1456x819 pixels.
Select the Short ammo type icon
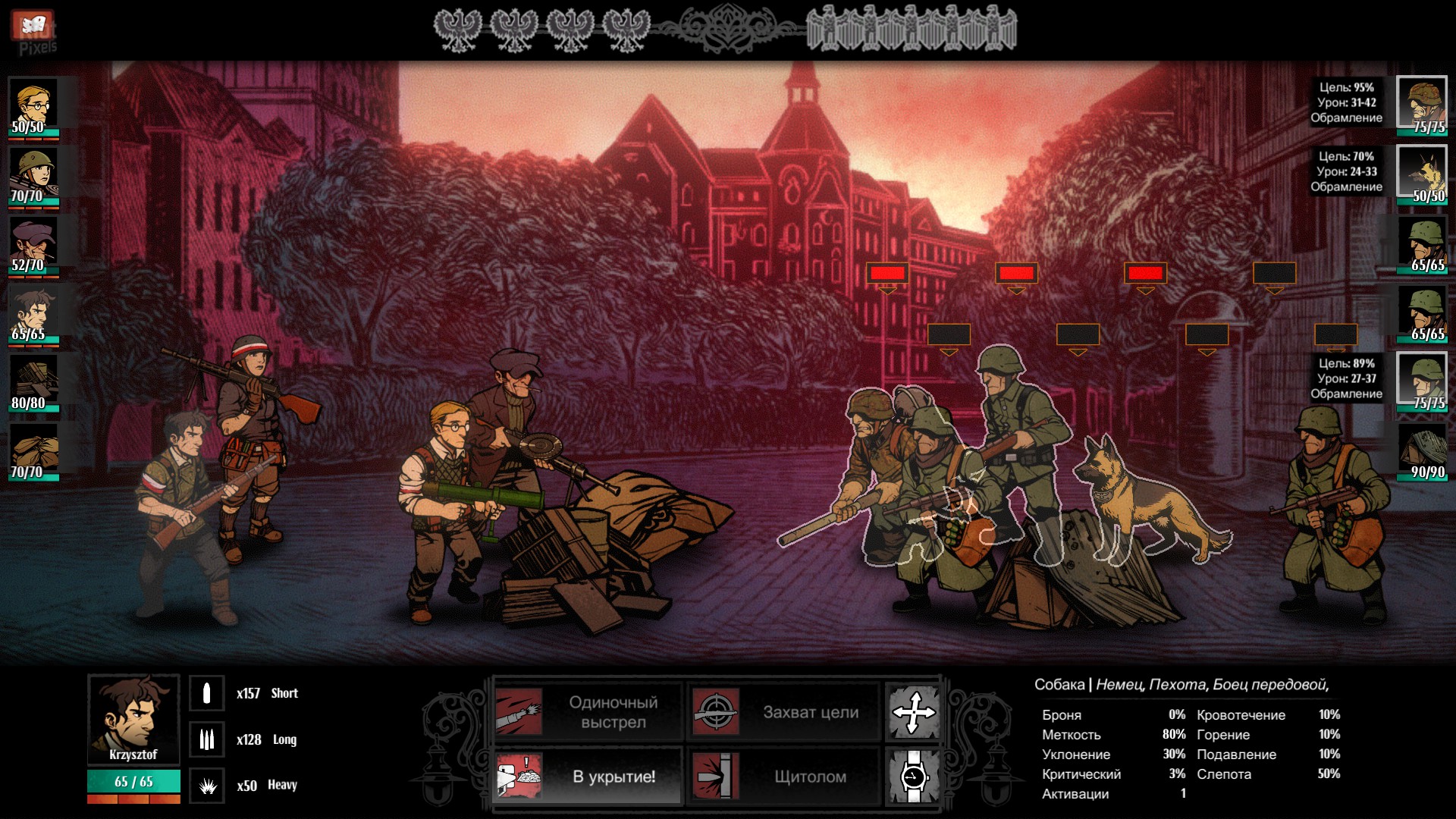click(x=206, y=693)
